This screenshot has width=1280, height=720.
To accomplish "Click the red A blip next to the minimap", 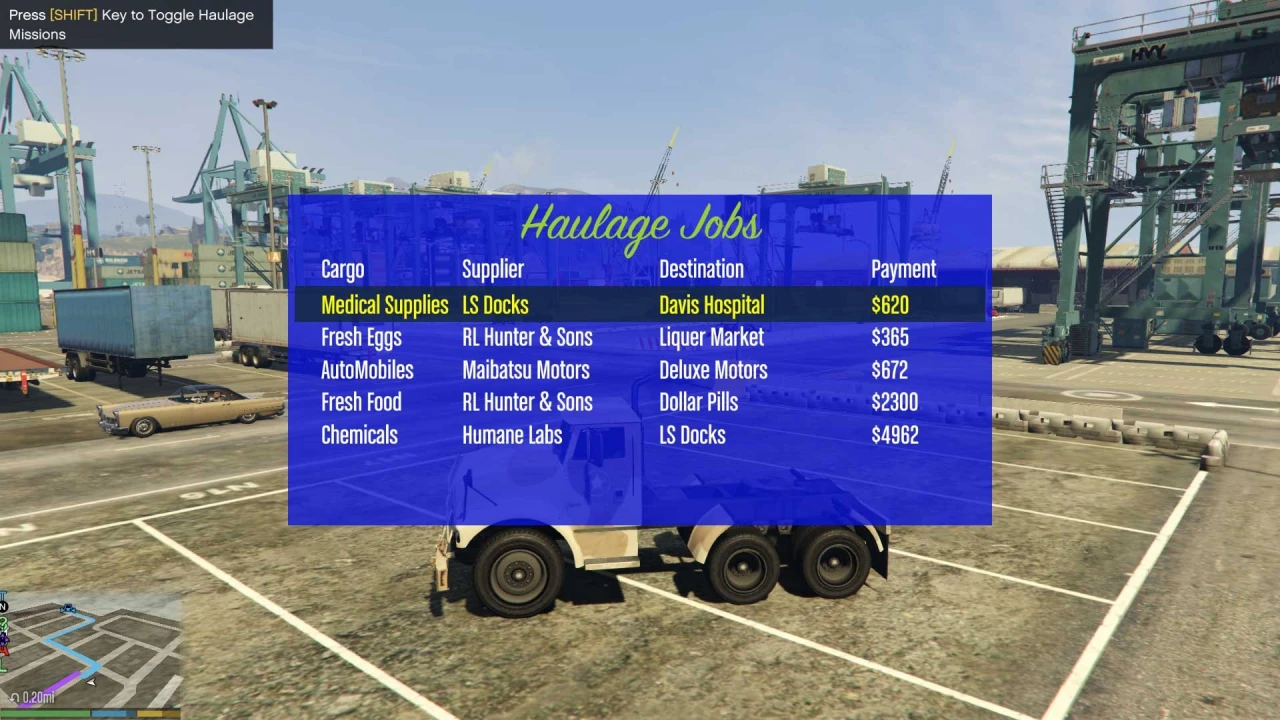I will click(5, 651).
